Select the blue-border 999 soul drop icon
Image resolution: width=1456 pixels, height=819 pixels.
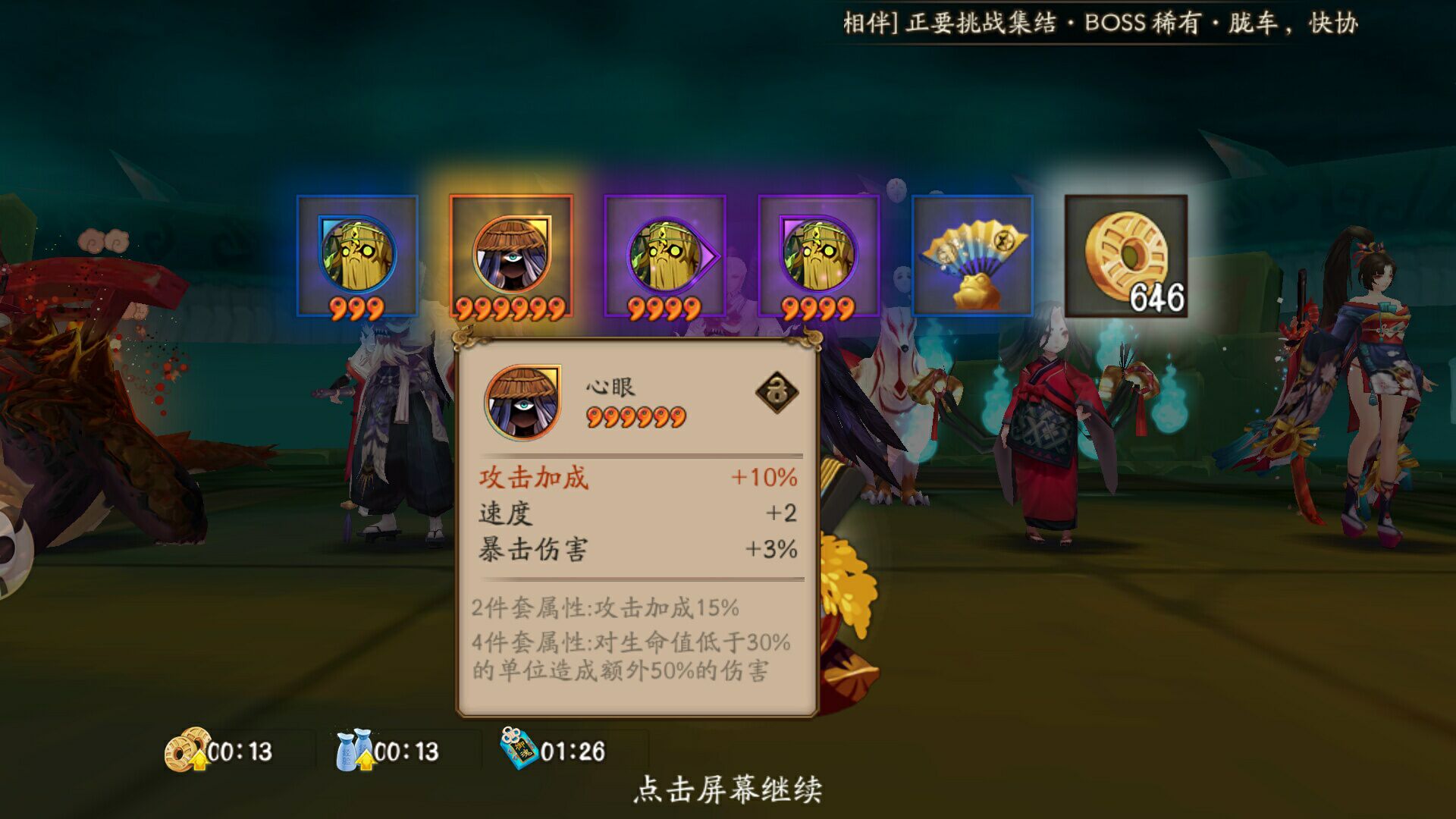point(356,258)
